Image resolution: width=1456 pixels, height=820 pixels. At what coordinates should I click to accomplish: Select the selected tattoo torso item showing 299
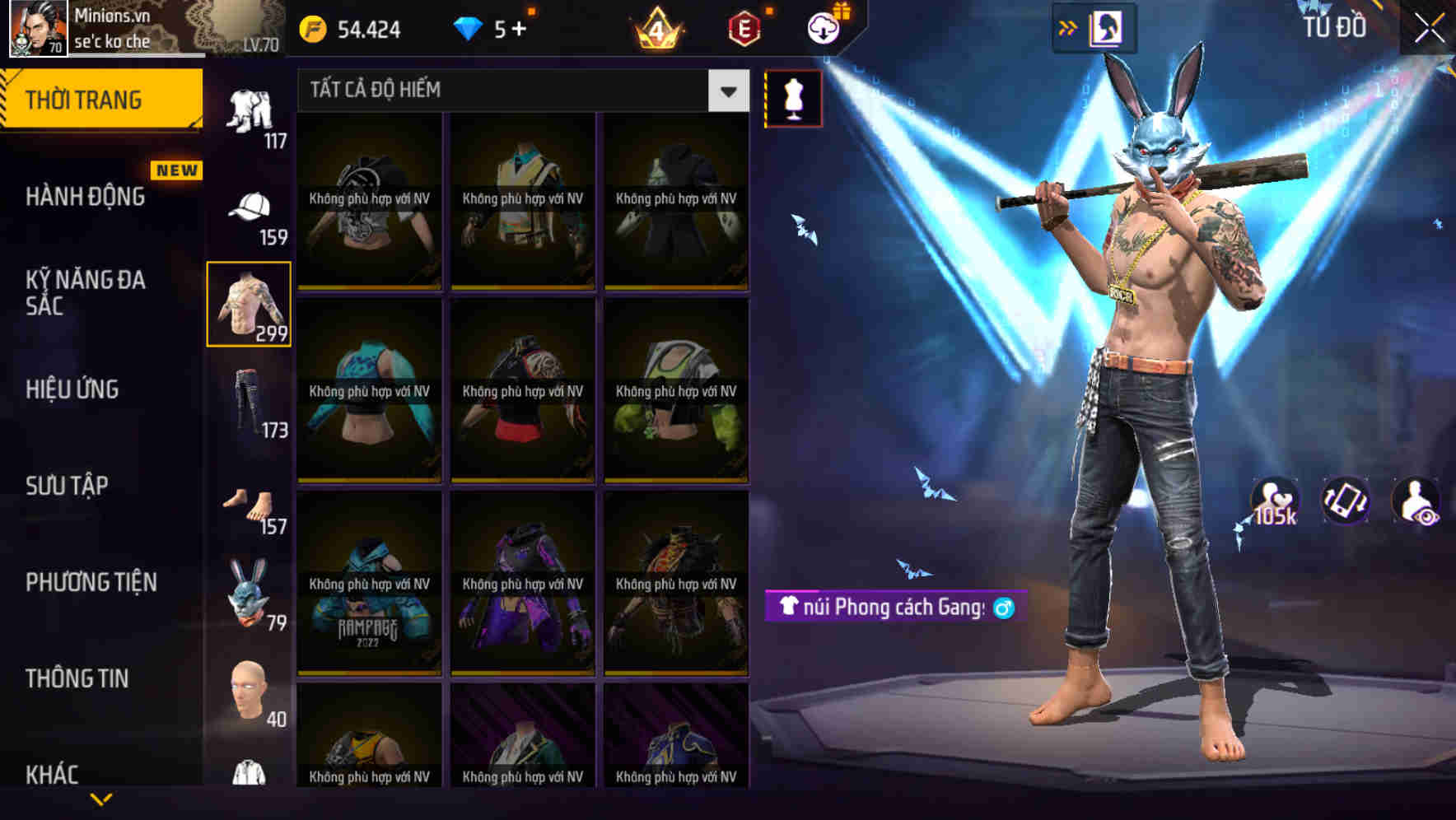[249, 303]
